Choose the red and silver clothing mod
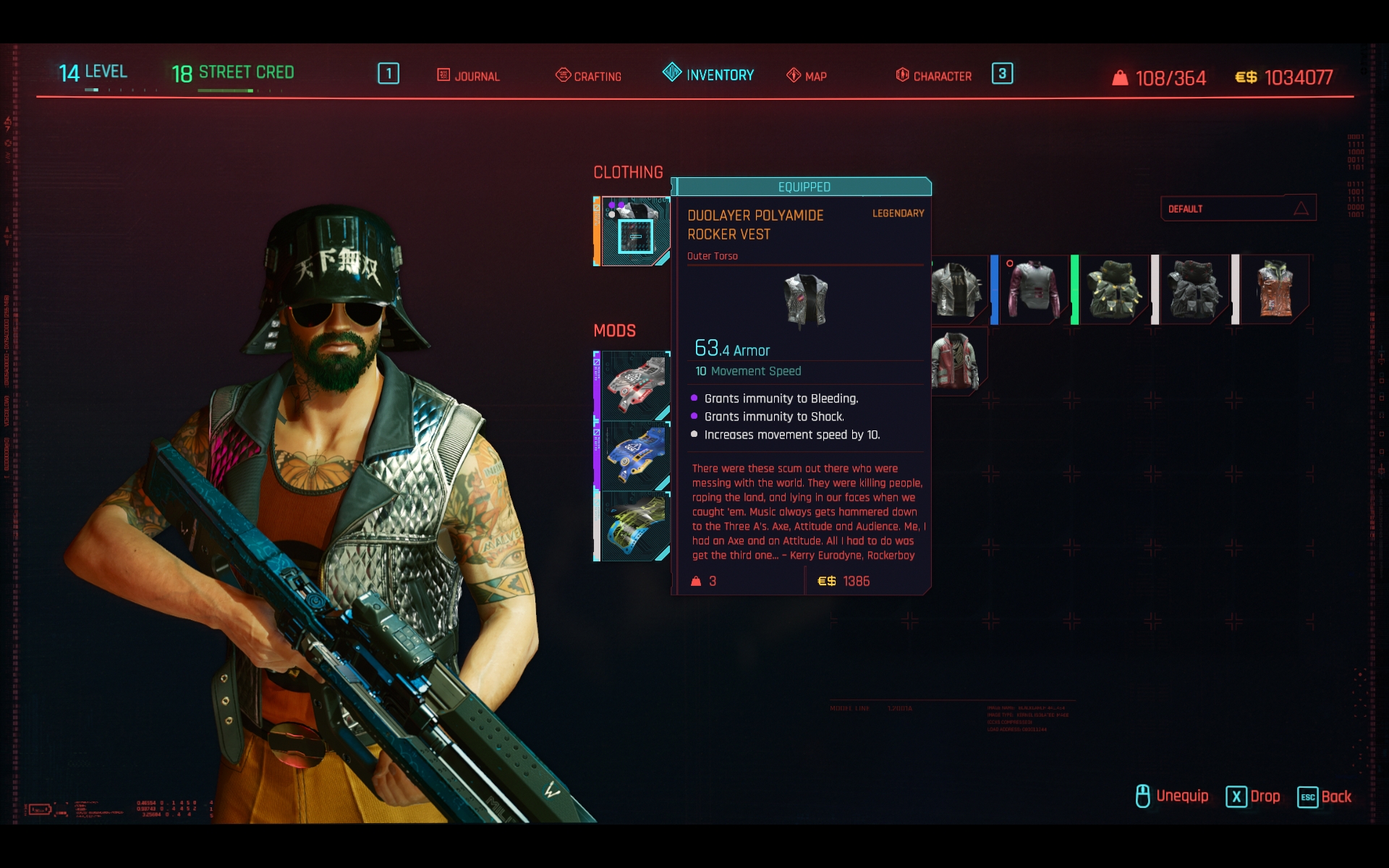 pyautogui.click(x=634, y=386)
